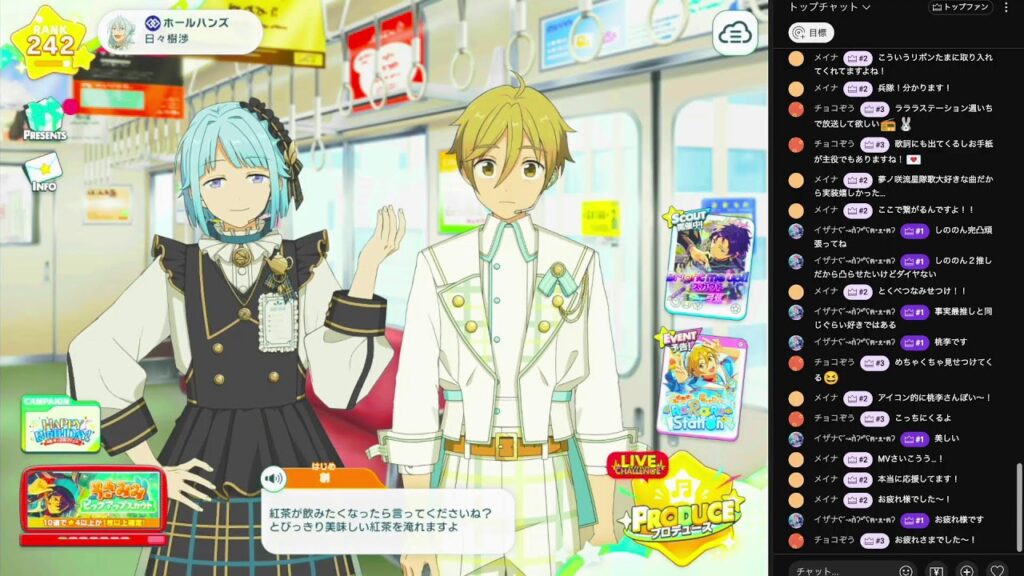
Task: Play the dialogue voice speaker icon
Action: coord(273,479)
